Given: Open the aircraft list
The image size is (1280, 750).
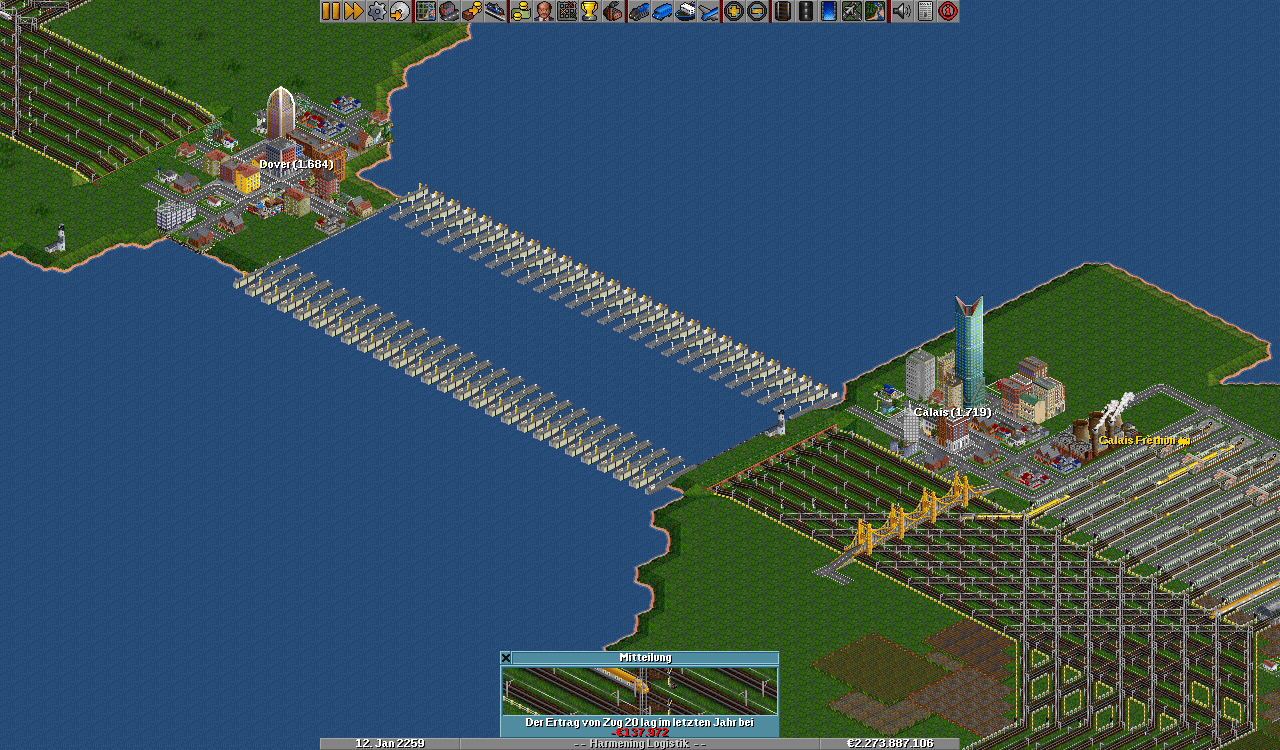Looking at the screenshot, I should tap(709, 11).
